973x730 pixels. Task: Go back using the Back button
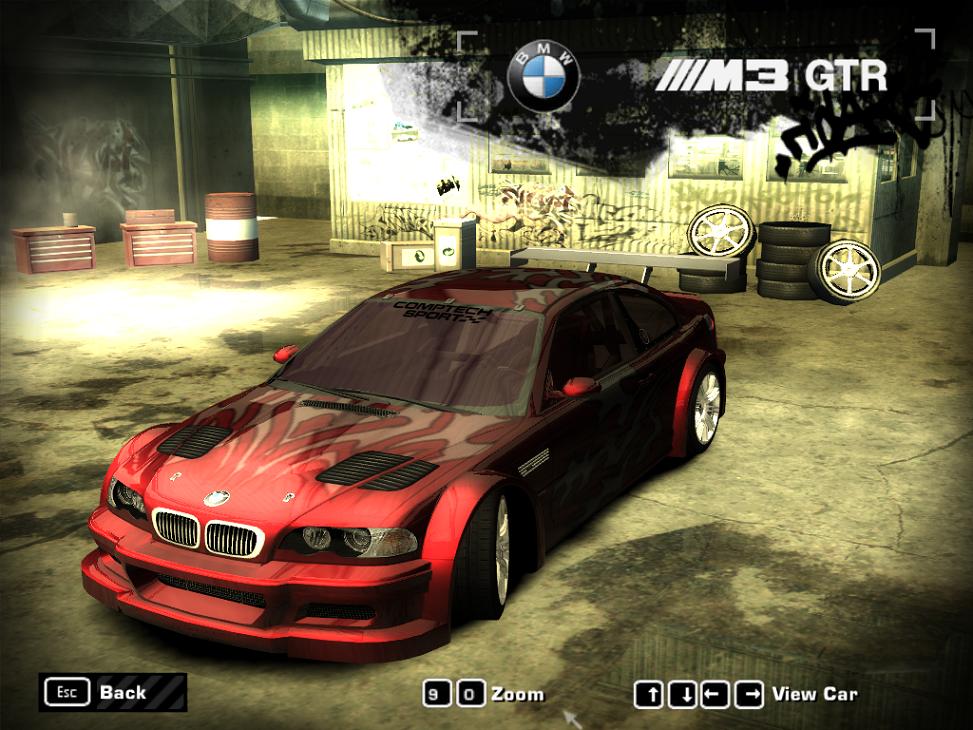(113, 692)
